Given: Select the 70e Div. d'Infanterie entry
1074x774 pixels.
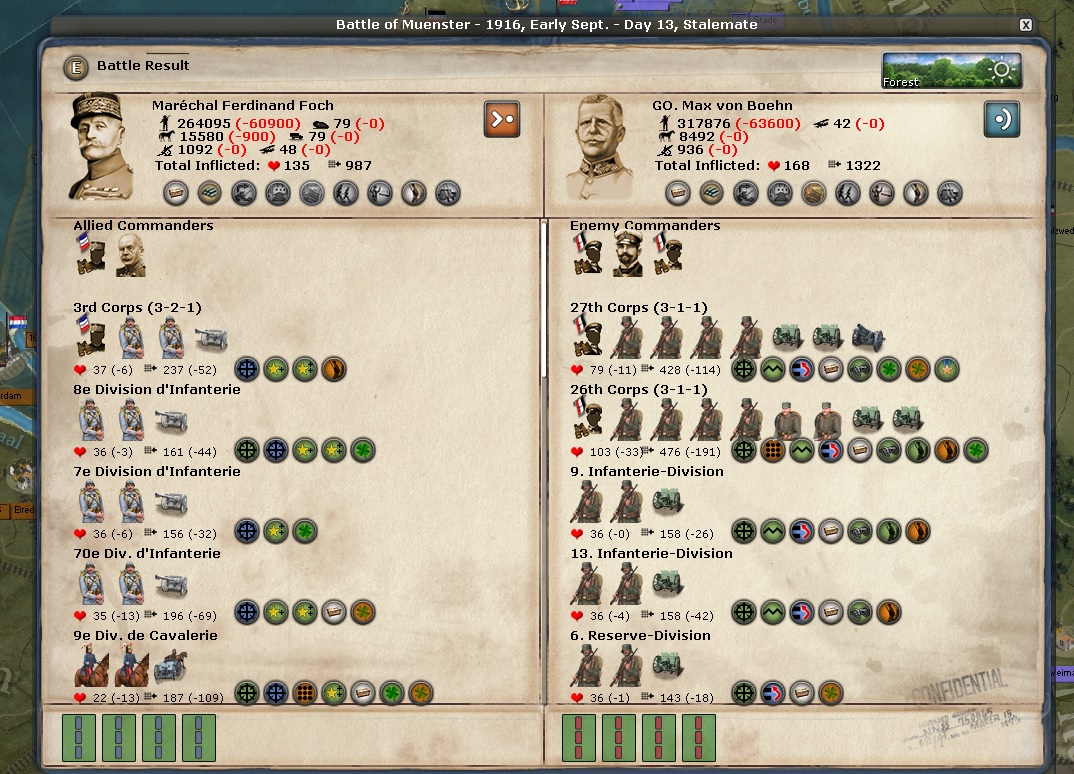Looking at the screenshot, I should coord(146,554).
